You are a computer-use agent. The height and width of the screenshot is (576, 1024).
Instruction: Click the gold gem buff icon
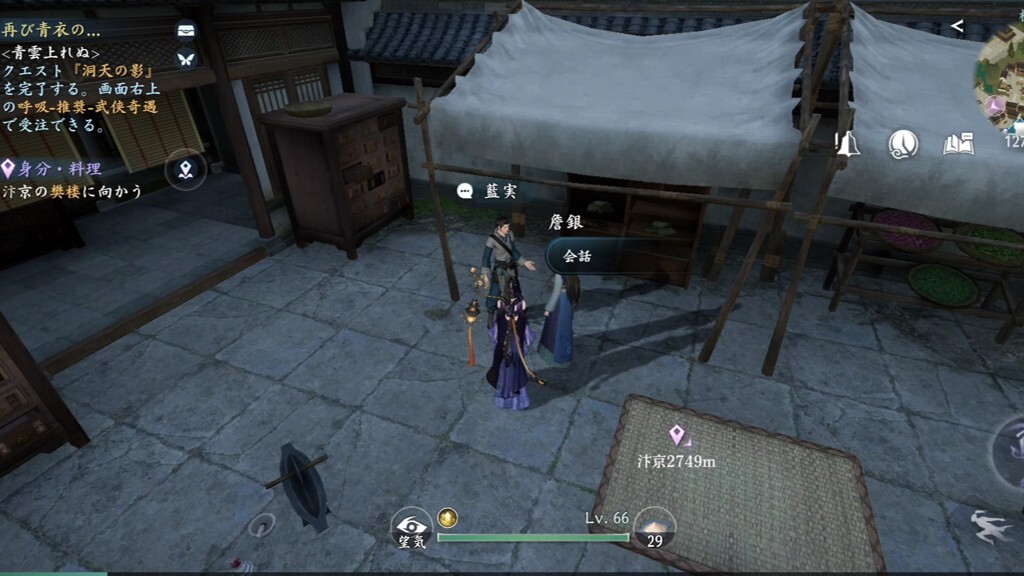click(448, 518)
